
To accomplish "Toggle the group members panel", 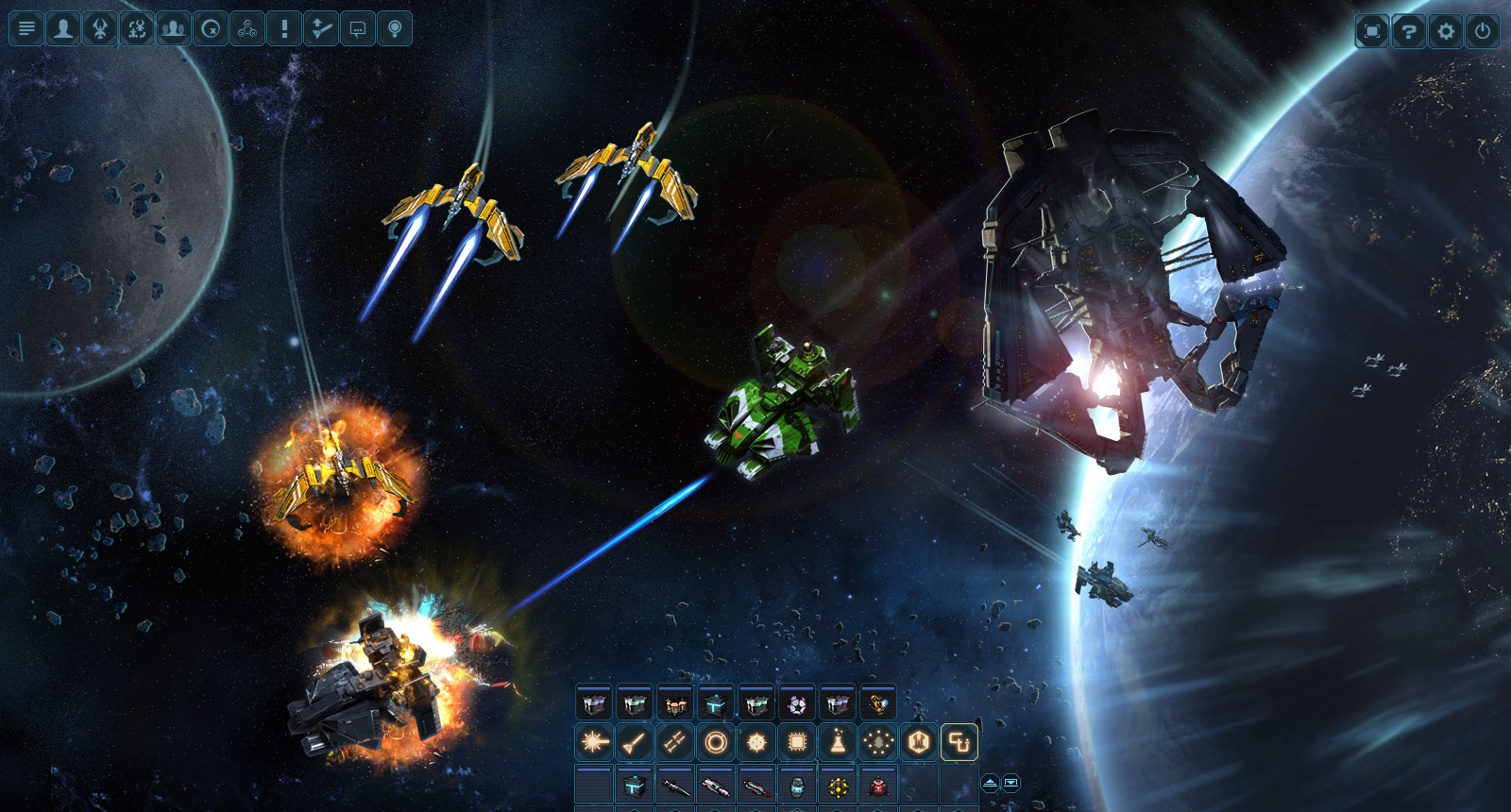I will coord(172,28).
